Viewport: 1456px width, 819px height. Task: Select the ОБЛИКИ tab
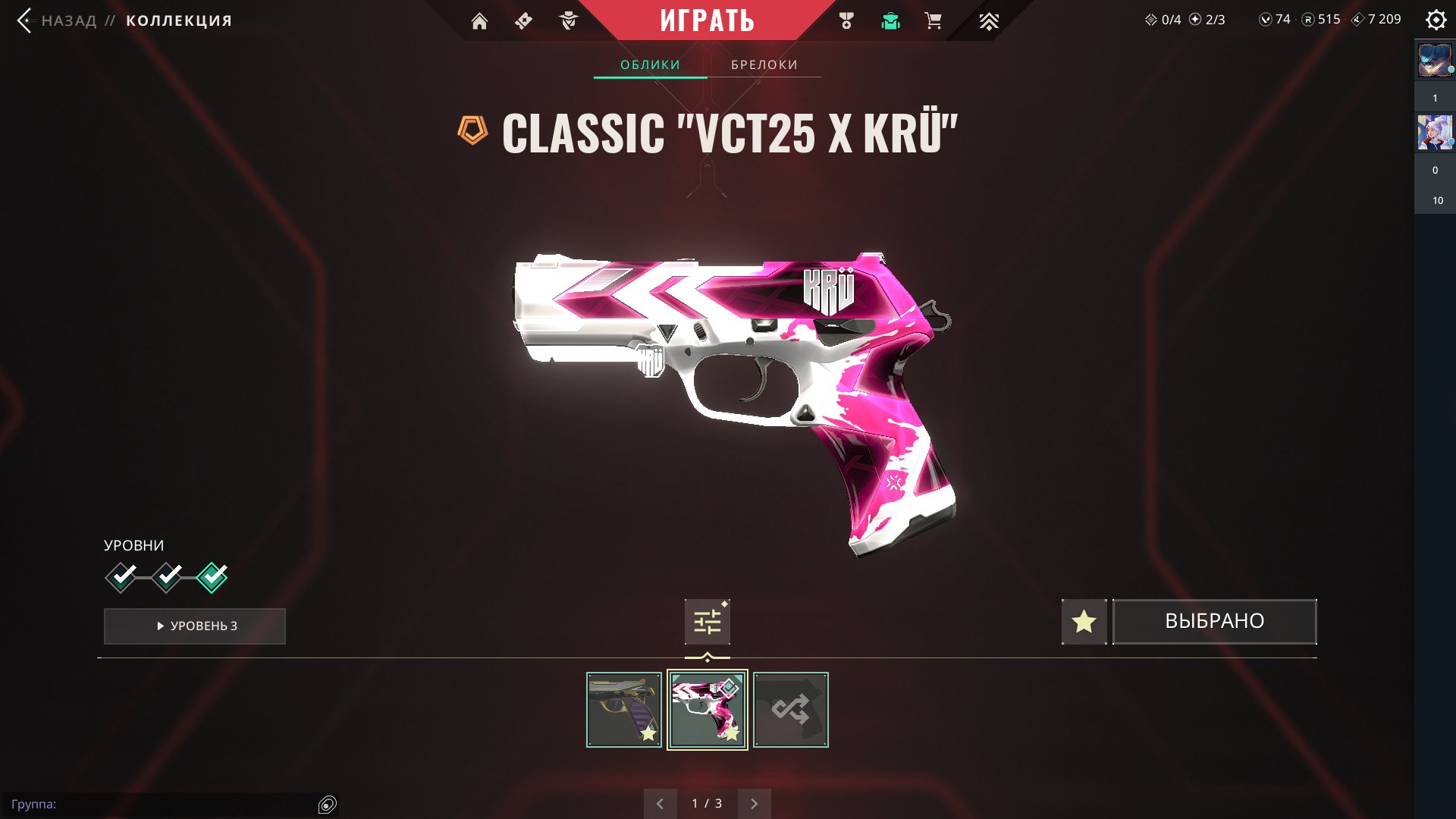tap(650, 65)
